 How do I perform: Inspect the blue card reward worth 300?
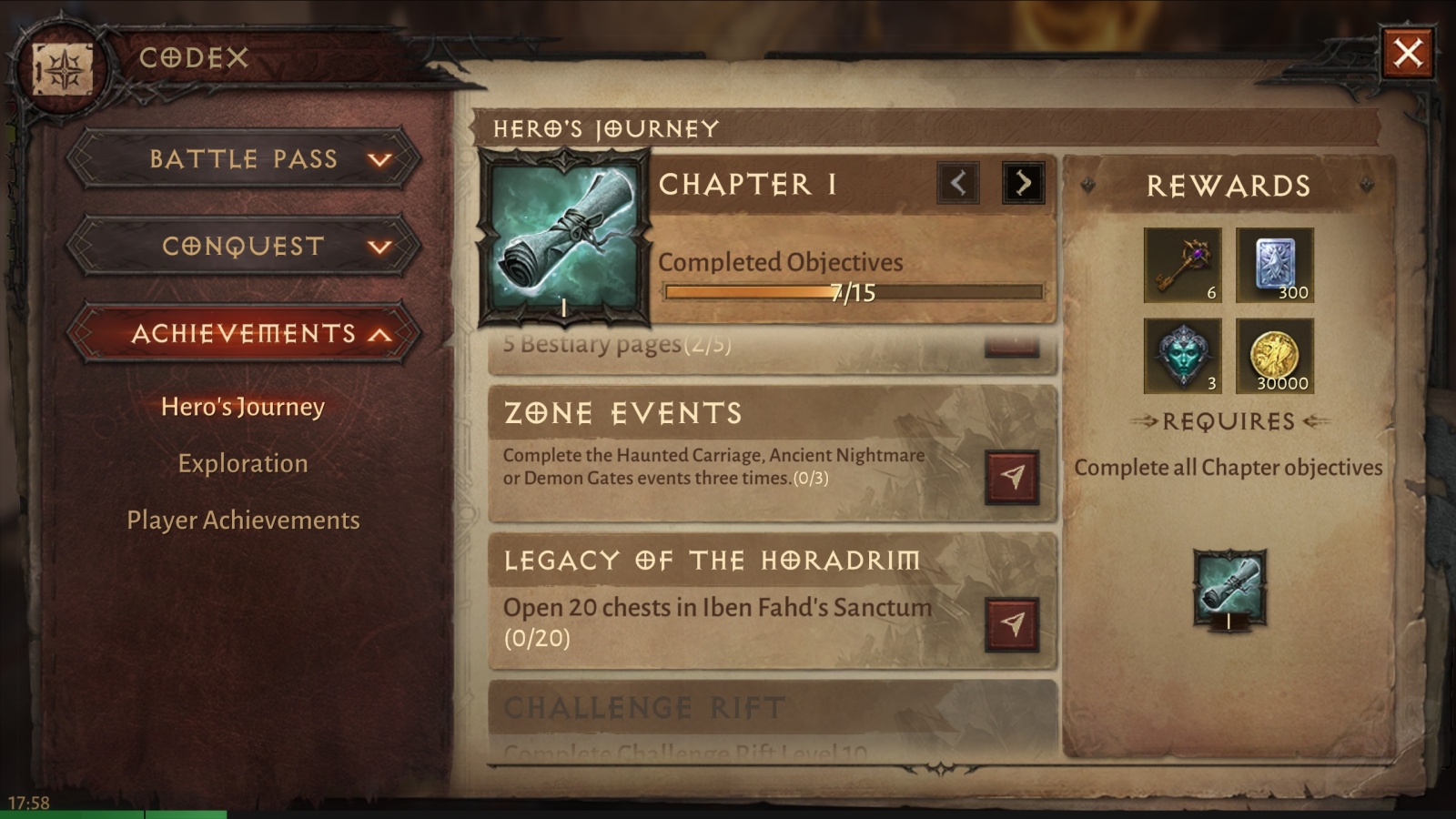pos(1274,265)
